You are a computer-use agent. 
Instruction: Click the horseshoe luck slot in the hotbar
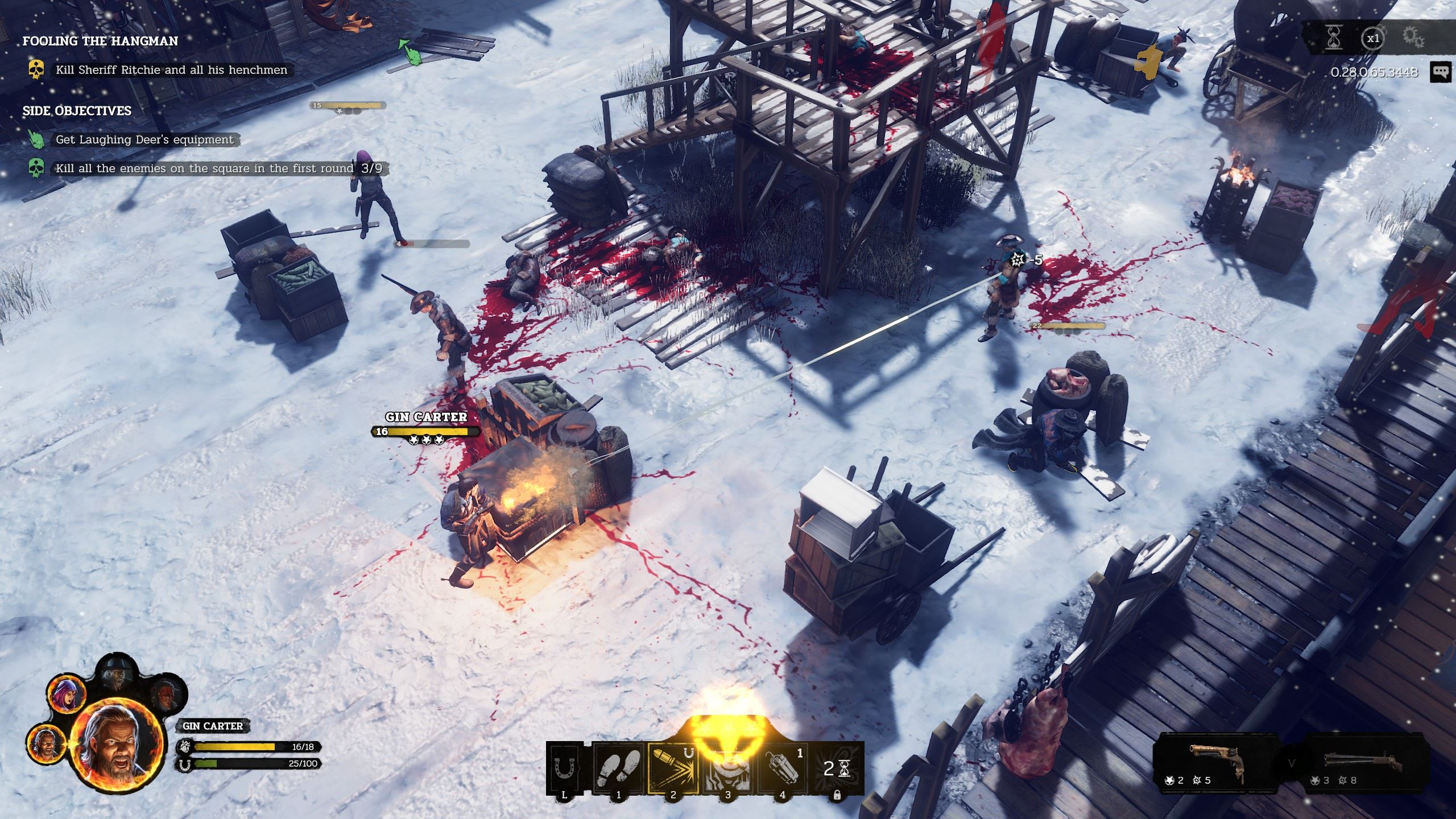(x=565, y=769)
